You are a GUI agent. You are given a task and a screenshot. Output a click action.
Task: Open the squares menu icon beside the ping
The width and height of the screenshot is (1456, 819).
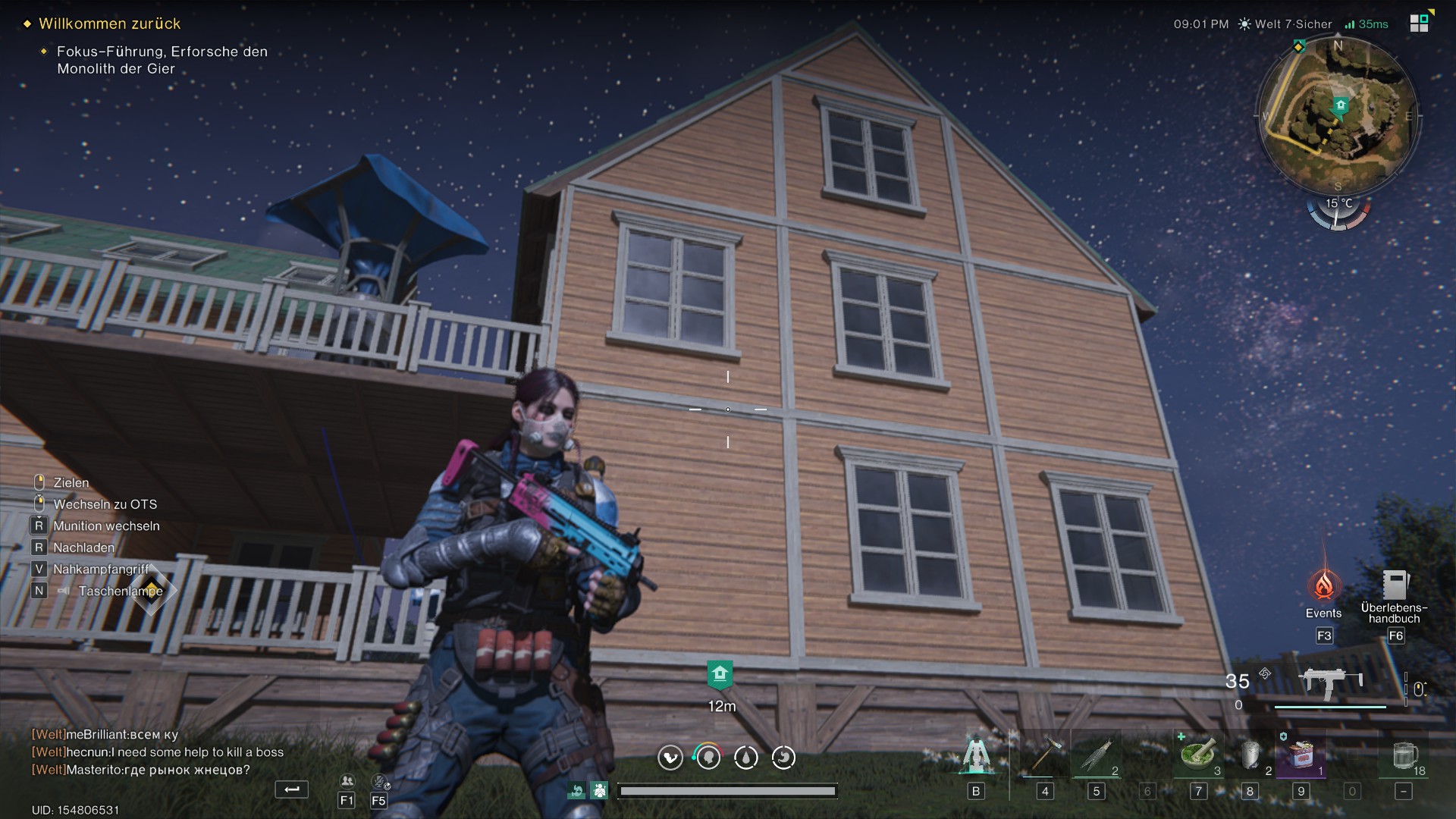(x=1419, y=23)
